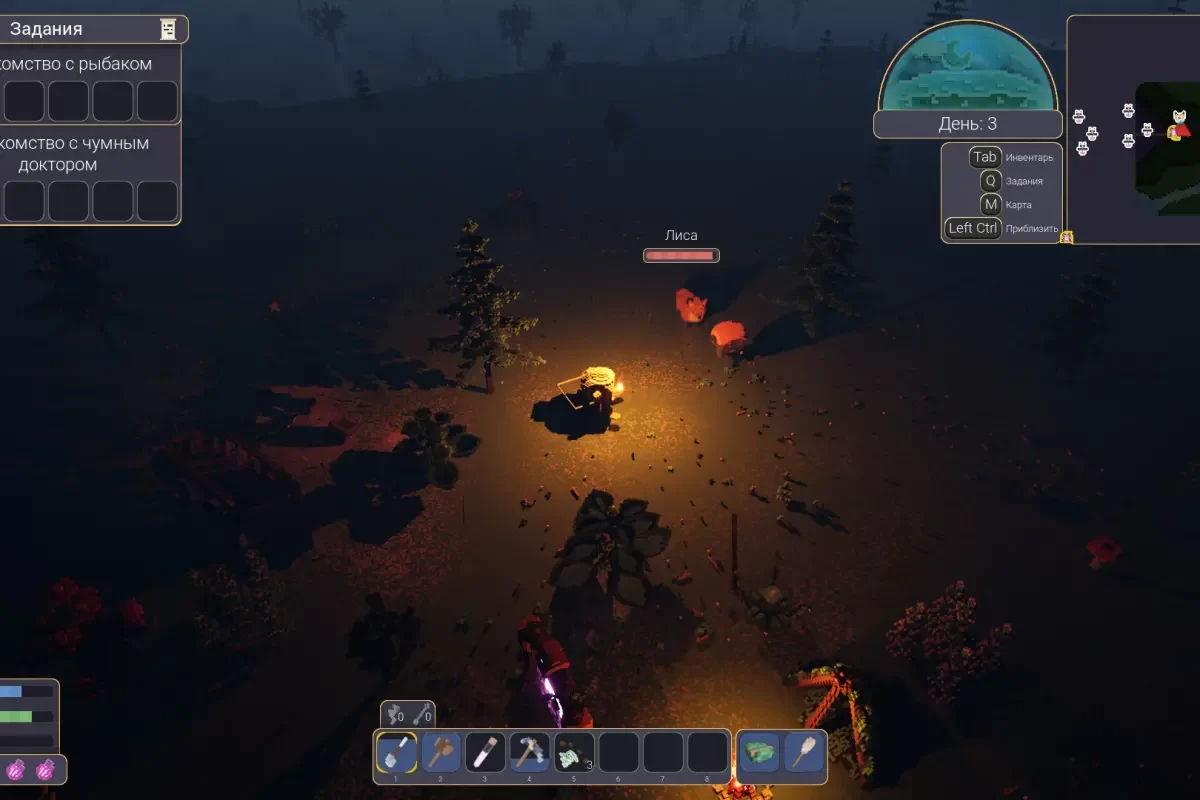The width and height of the screenshot is (1200, 800).
Task: Open the quest scroll icon beside Задания
Action: point(168,30)
